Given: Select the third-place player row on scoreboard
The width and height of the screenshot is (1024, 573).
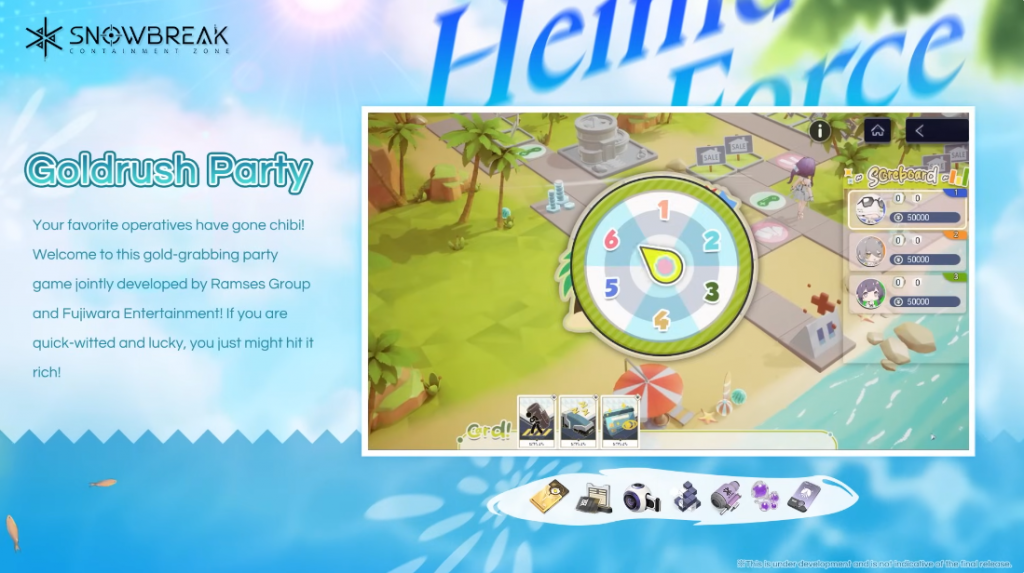Looking at the screenshot, I should click(905, 292).
